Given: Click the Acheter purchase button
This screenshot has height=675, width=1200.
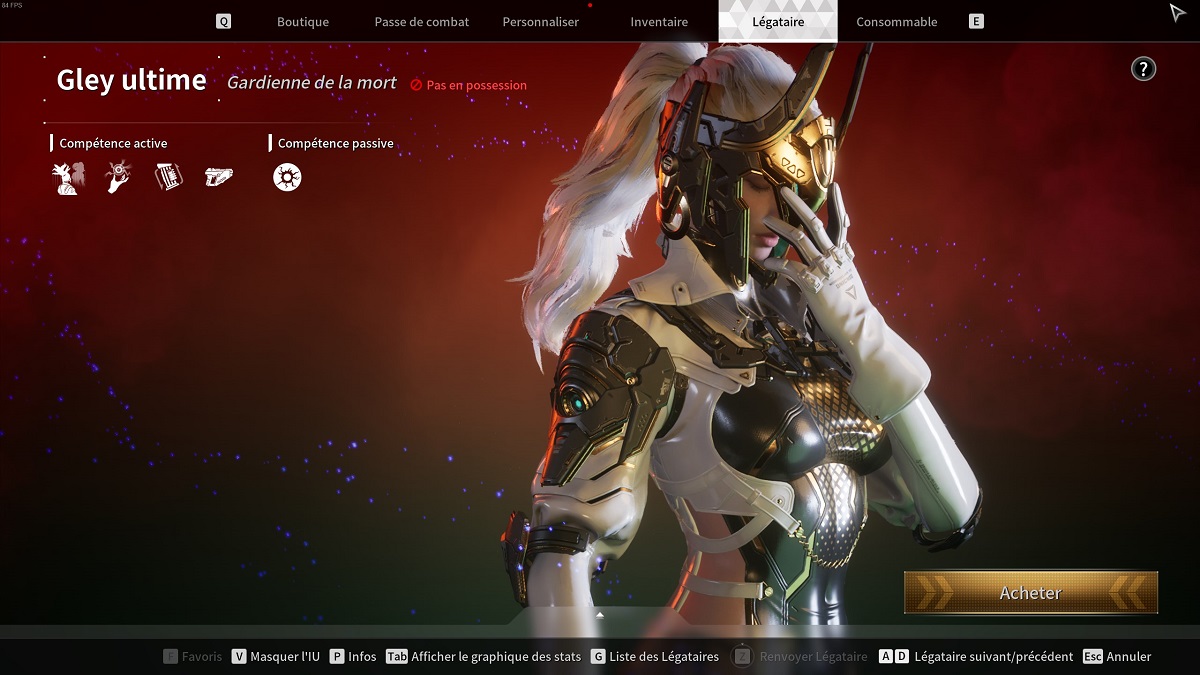Looking at the screenshot, I should point(1030,593).
